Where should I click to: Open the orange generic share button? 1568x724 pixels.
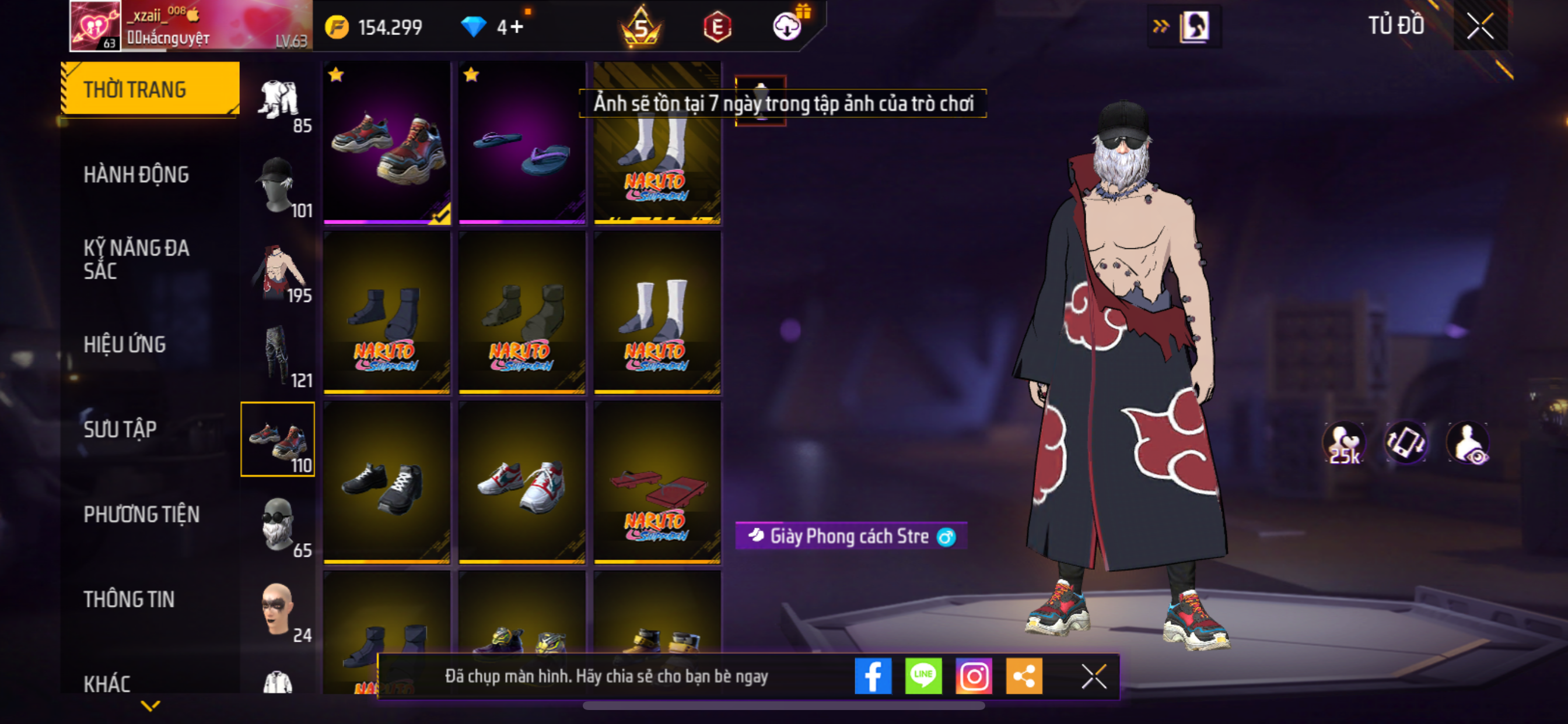click(1024, 676)
